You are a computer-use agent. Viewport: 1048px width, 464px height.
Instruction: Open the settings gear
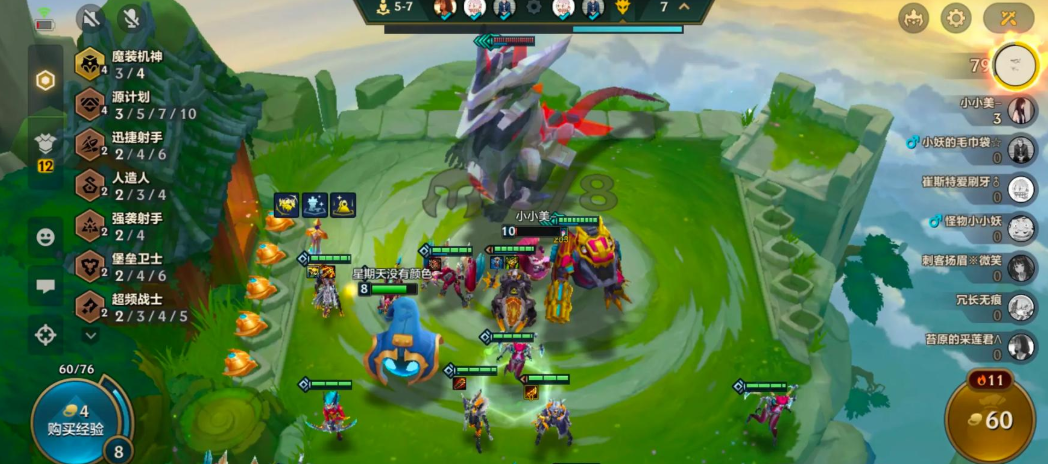click(957, 17)
